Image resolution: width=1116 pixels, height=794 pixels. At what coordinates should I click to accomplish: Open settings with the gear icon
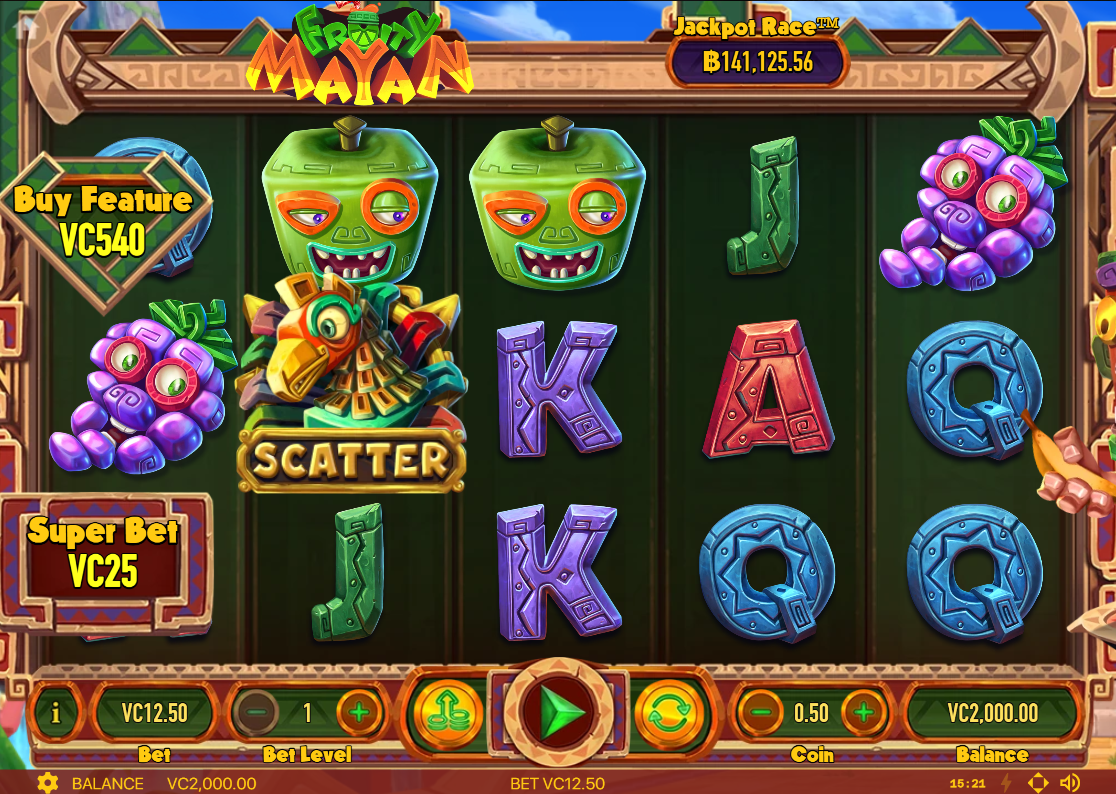click(x=46, y=783)
